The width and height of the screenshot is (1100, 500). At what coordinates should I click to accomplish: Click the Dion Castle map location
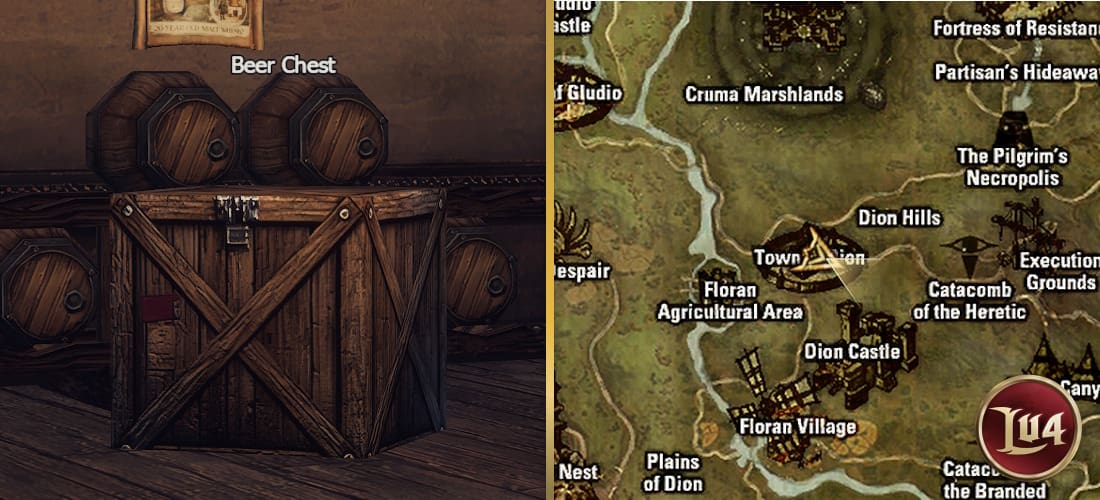pos(852,352)
